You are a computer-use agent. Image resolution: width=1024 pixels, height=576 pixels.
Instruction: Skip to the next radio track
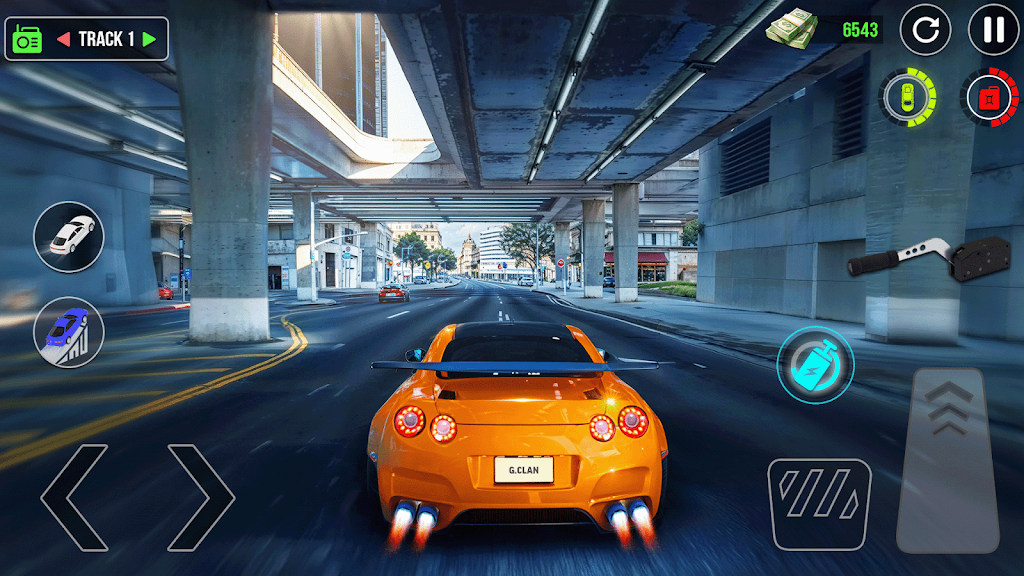tap(150, 39)
